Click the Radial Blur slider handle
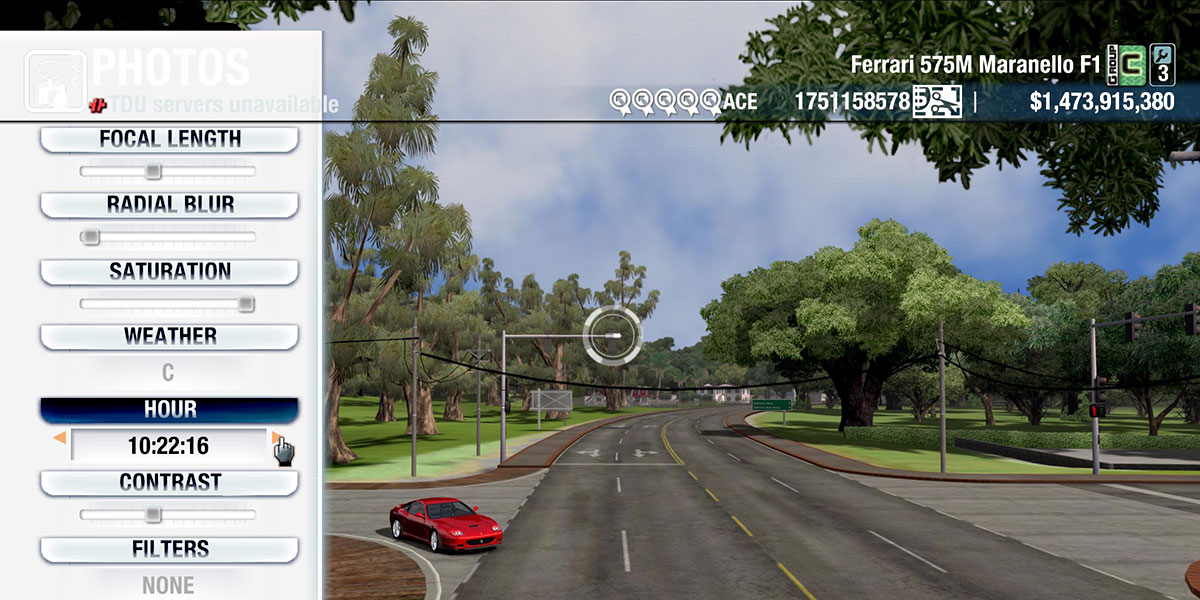 [91, 237]
